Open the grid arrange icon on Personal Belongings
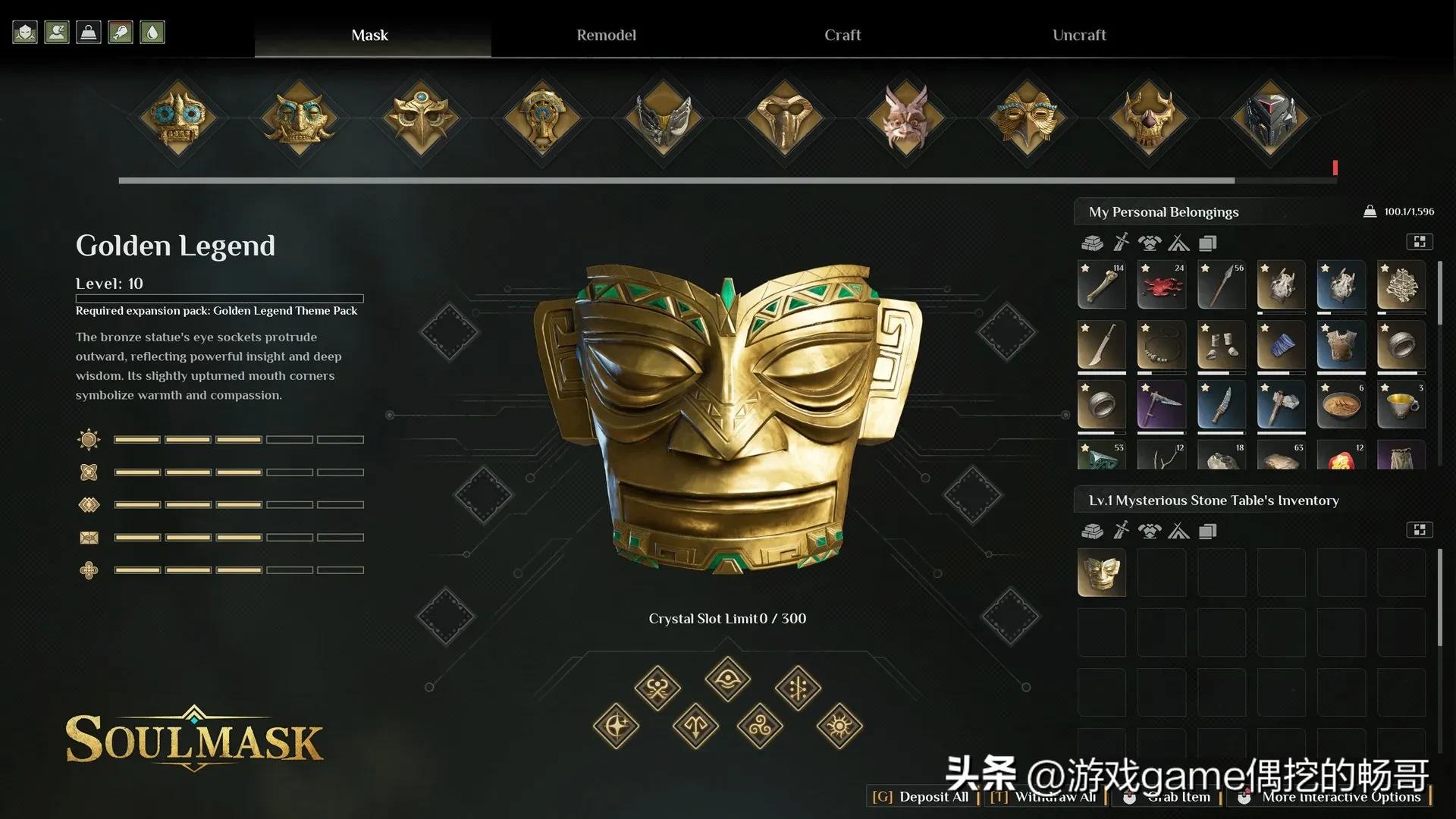Image resolution: width=1456 pixels, height=819 pixels. click(x=1420, y=241)
